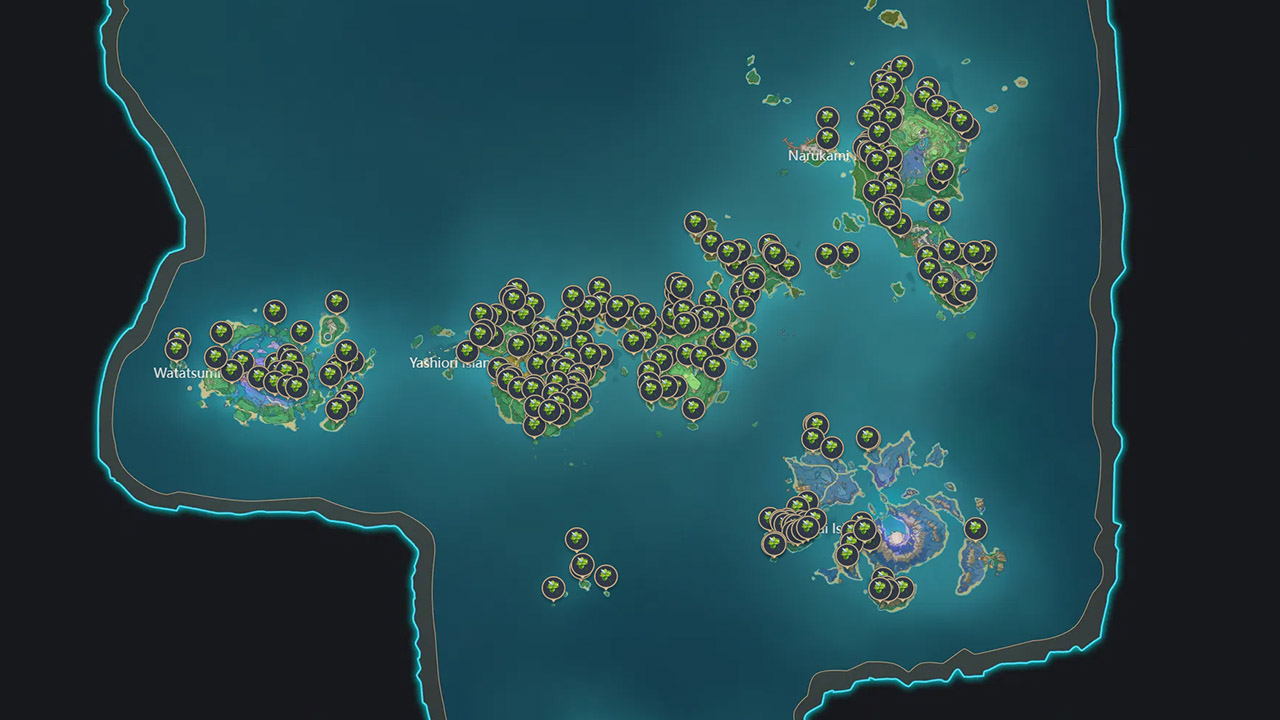1280x720 pixels.
Task: Click the Narukami Island label
Action: [818, 157]
